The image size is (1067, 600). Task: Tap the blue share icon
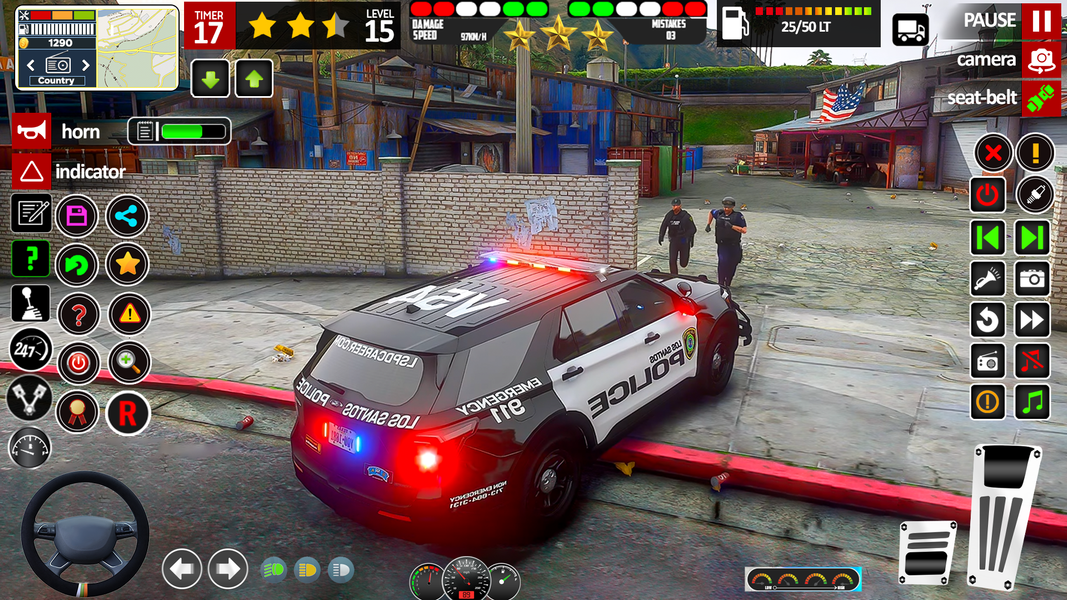tap(127, 215)
